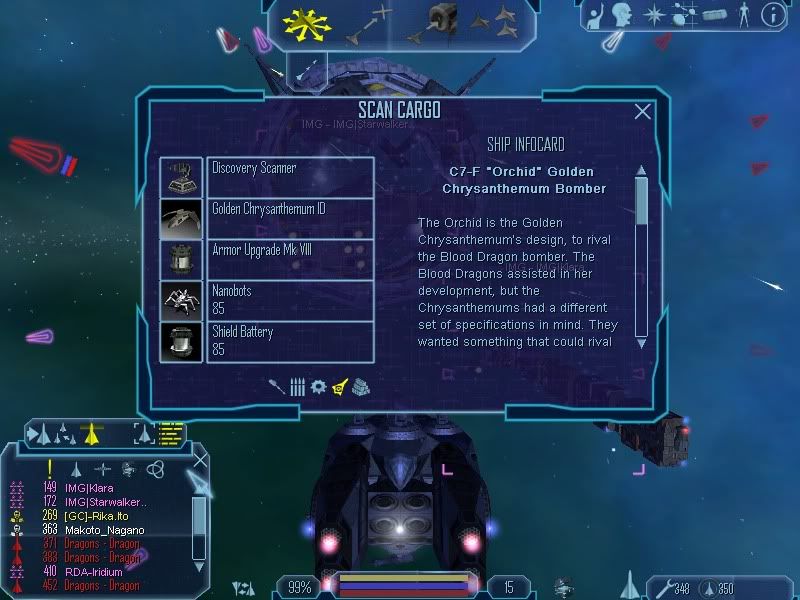Open the information 'i' button
This screenshot has height=600, width=800.
tap(773, 15)
